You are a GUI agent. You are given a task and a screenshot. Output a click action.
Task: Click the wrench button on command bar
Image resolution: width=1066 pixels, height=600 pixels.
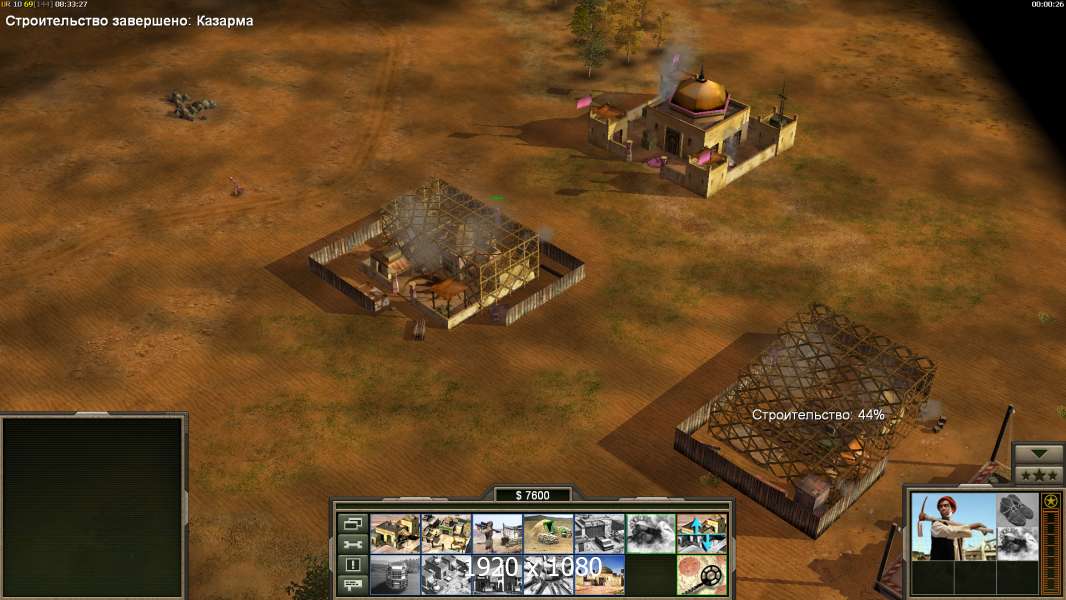click(352, 544)
